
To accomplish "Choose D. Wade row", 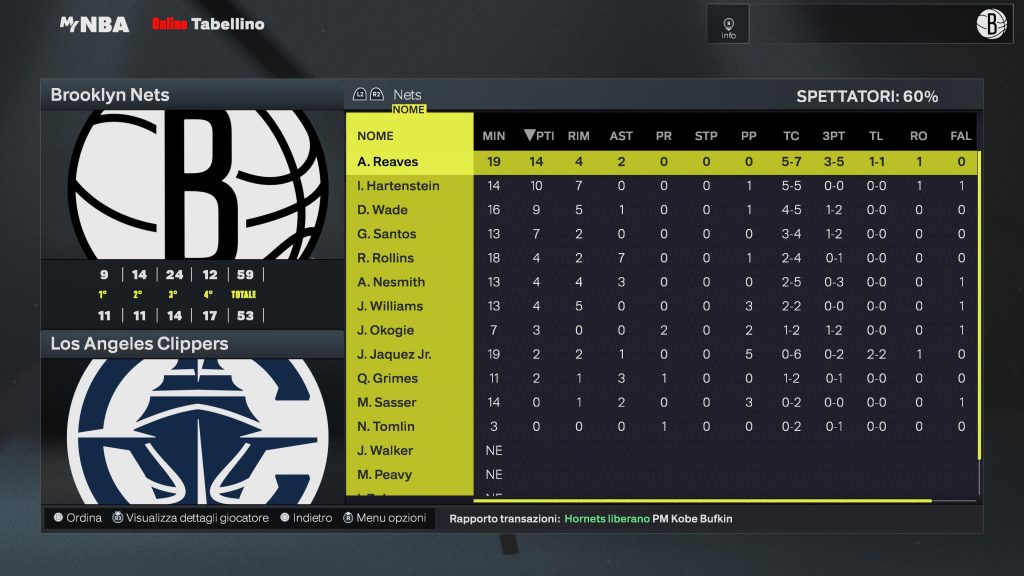I will (382, 210).
